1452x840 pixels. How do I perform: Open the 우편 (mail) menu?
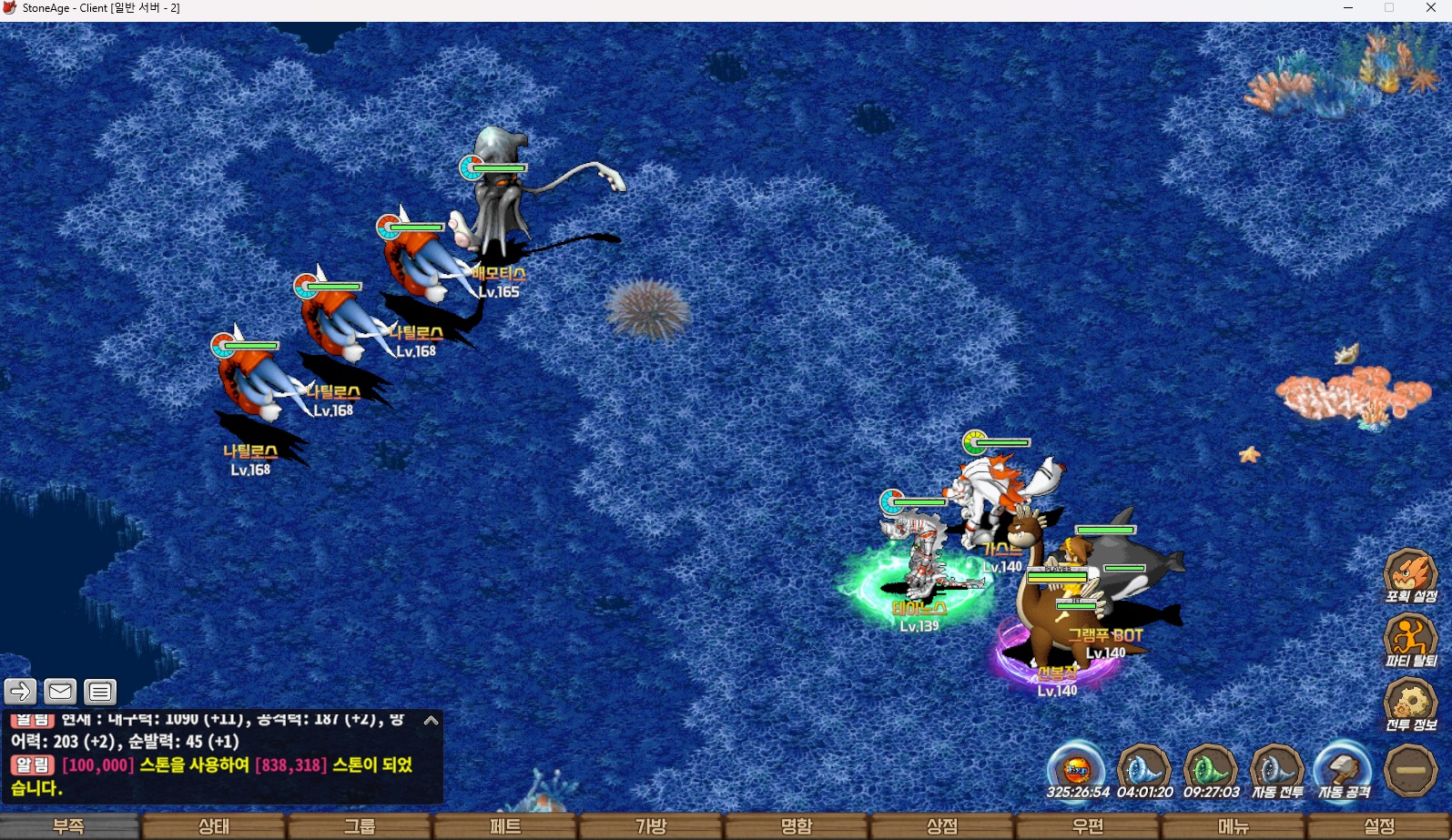[1088, 826]
